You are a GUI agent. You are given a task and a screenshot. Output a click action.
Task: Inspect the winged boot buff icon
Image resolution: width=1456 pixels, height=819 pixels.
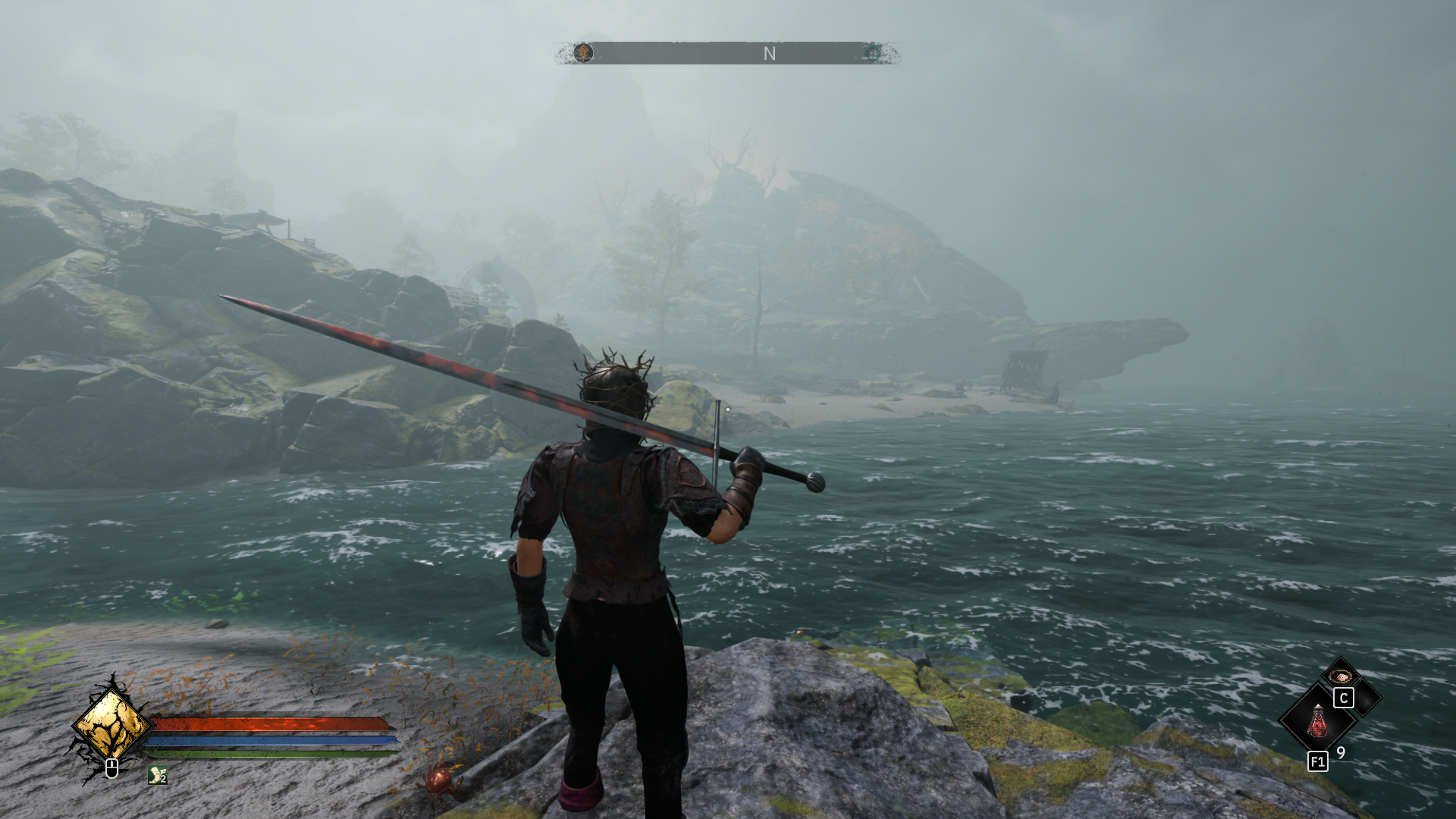pos(157,774)
